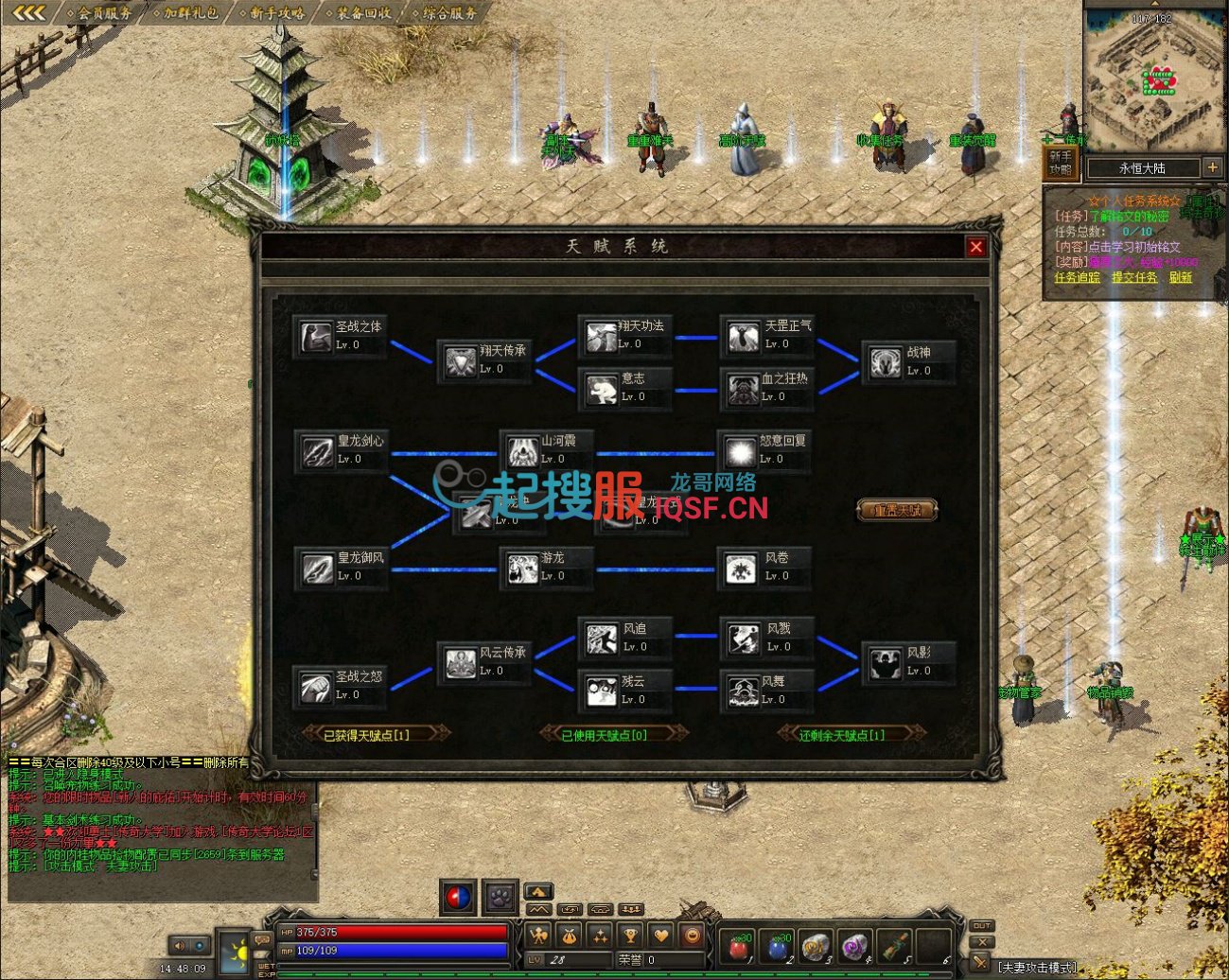
Task: Open the paw print pet button
Action: click(500, 897)
